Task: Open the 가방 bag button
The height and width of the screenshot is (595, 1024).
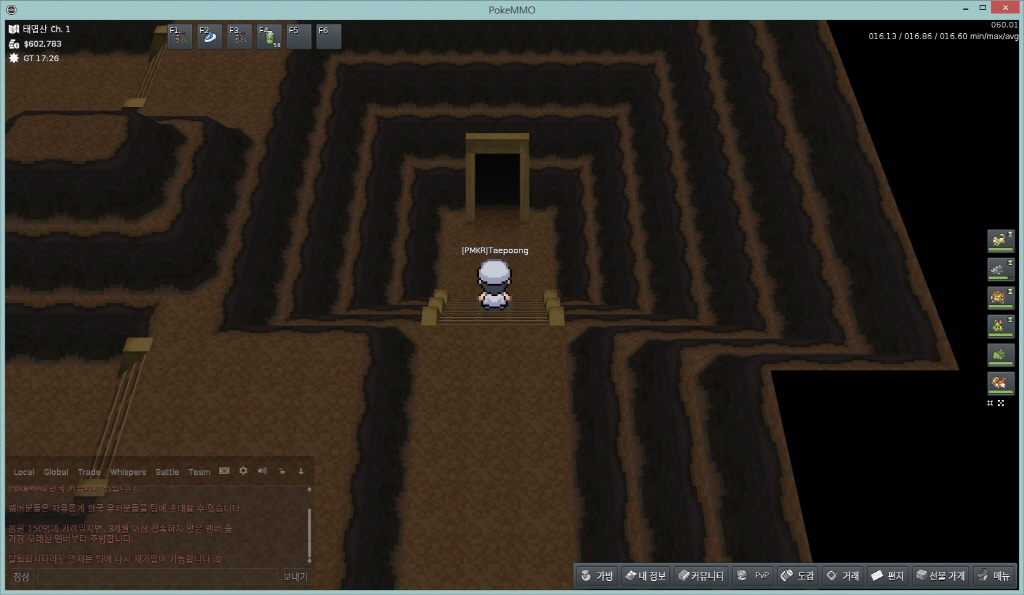Action: coord(597,576)
